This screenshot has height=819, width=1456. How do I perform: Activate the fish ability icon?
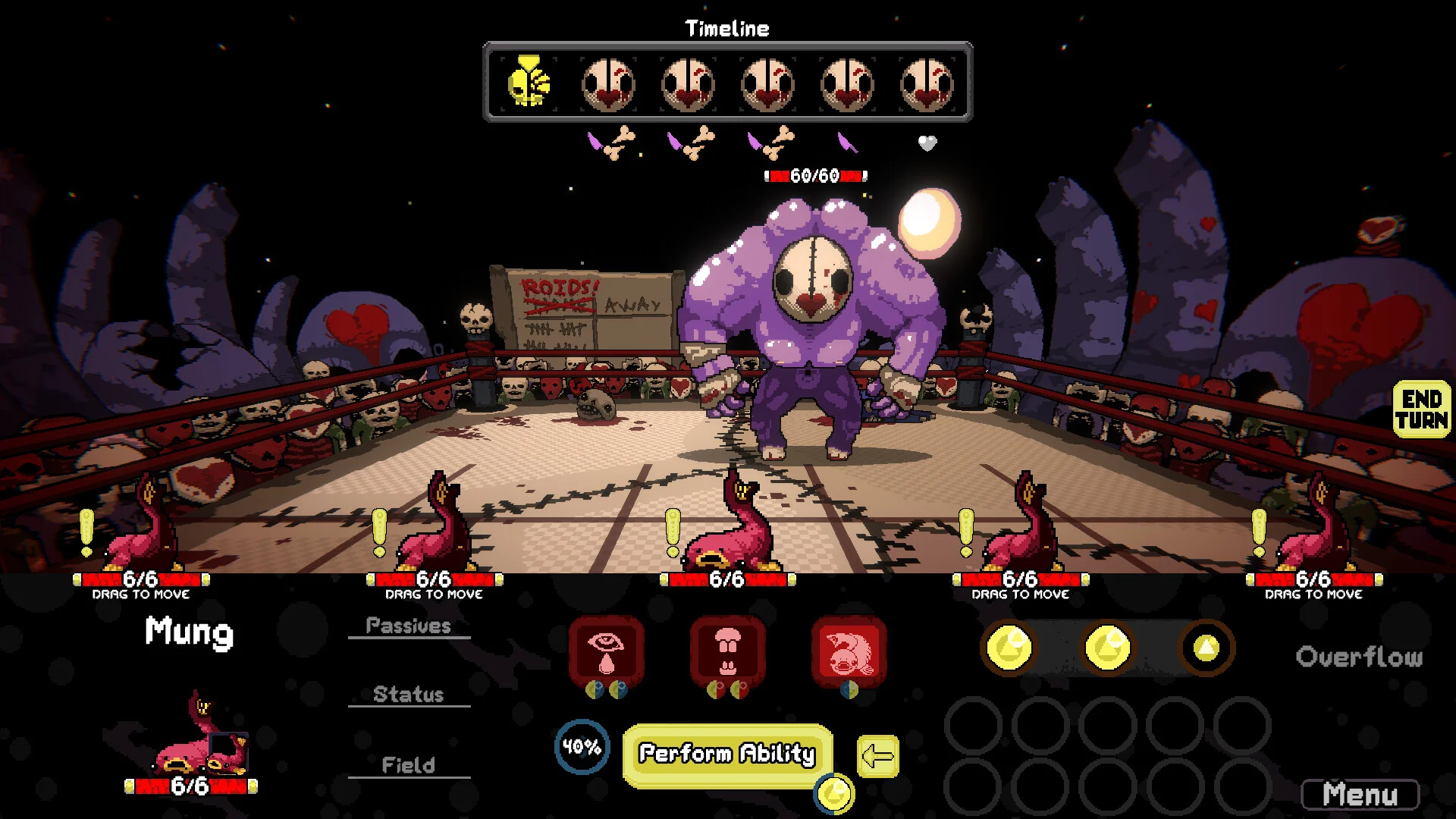pyautogui.click(x=849, y=651)
